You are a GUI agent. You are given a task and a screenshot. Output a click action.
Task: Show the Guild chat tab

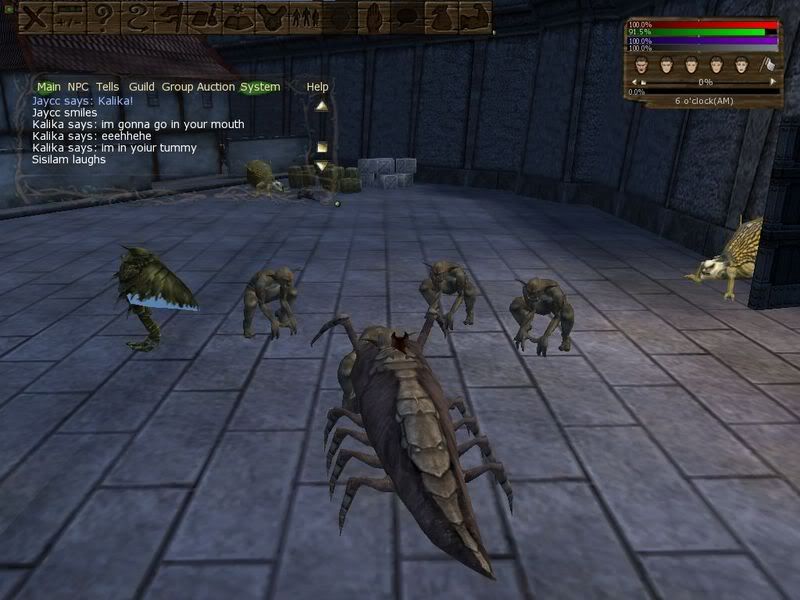(141, 87)
